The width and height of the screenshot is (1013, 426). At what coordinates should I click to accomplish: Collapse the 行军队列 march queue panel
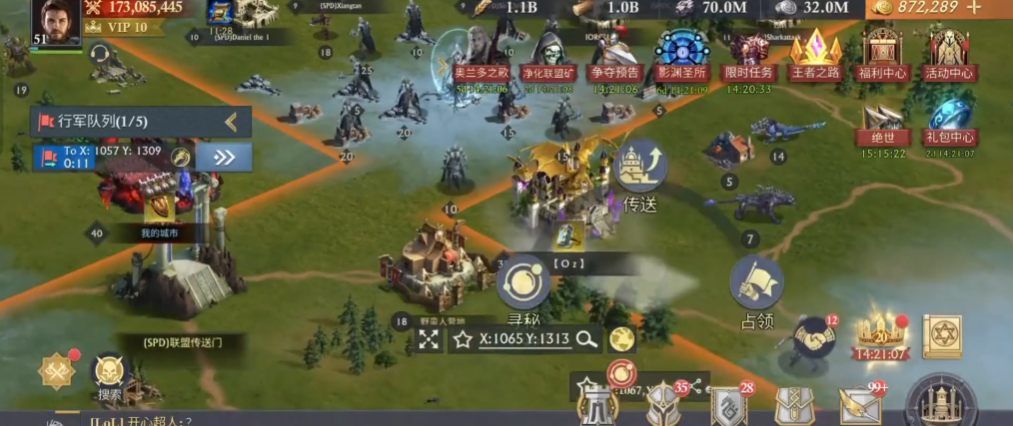coord(231,122)
